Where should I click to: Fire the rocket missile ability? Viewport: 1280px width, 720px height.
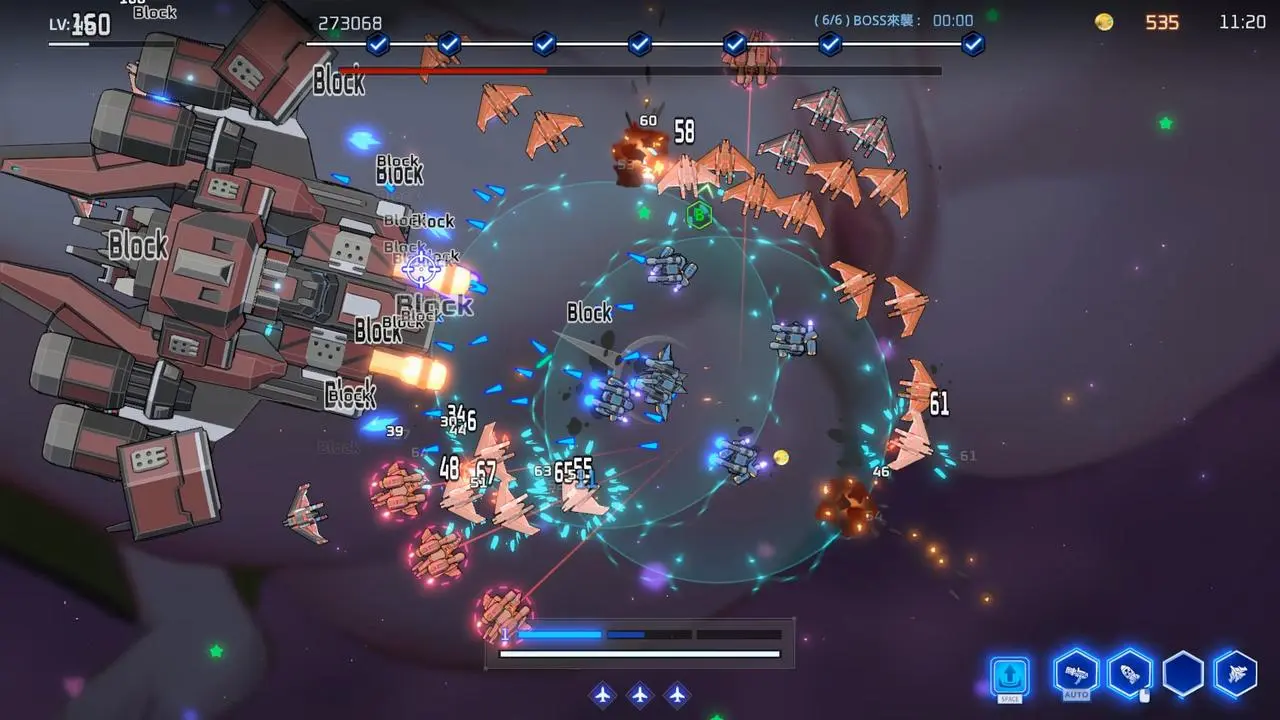(x=1130, y=674)
